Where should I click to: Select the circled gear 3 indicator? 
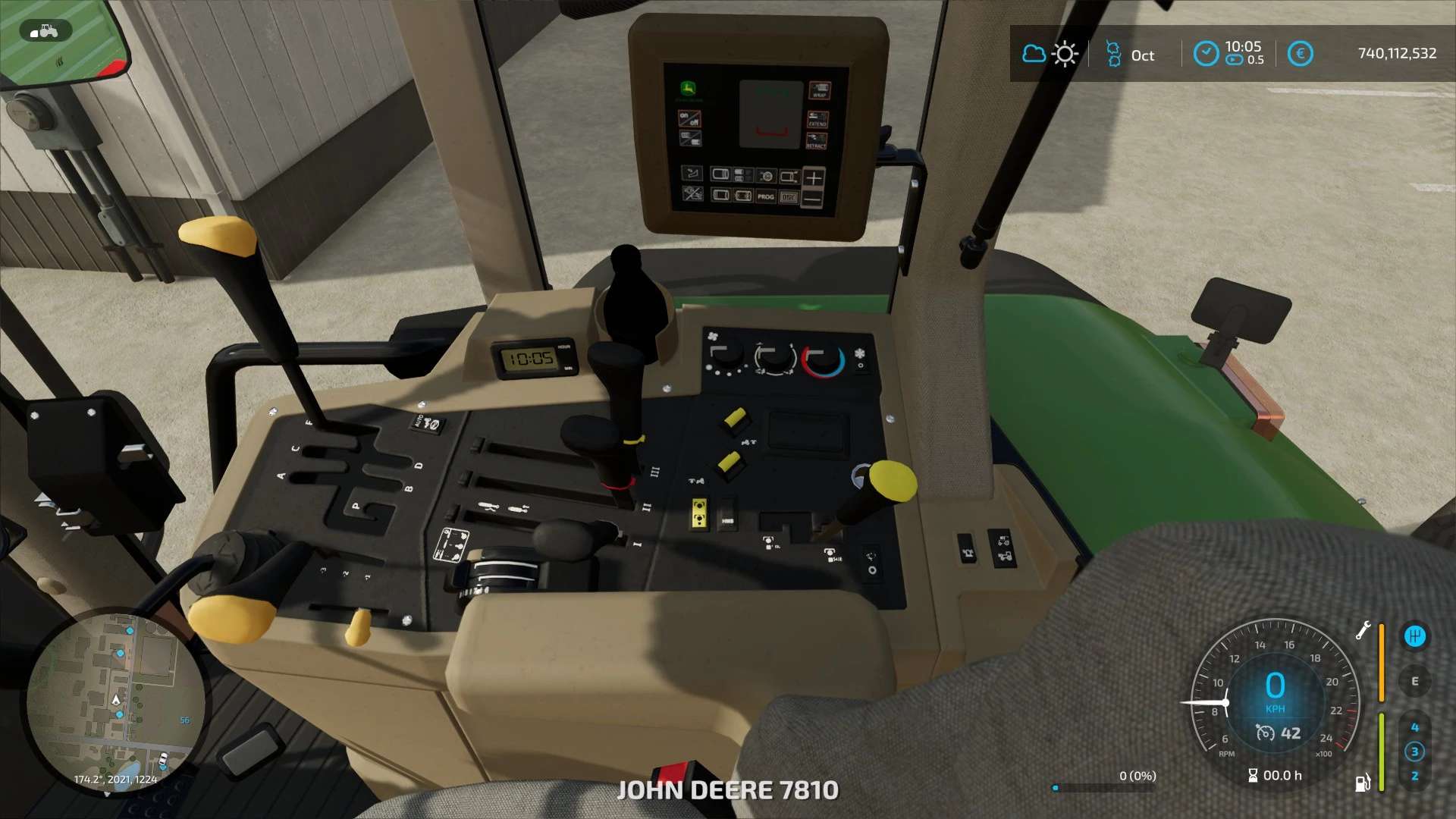(x=1414, y=752)
